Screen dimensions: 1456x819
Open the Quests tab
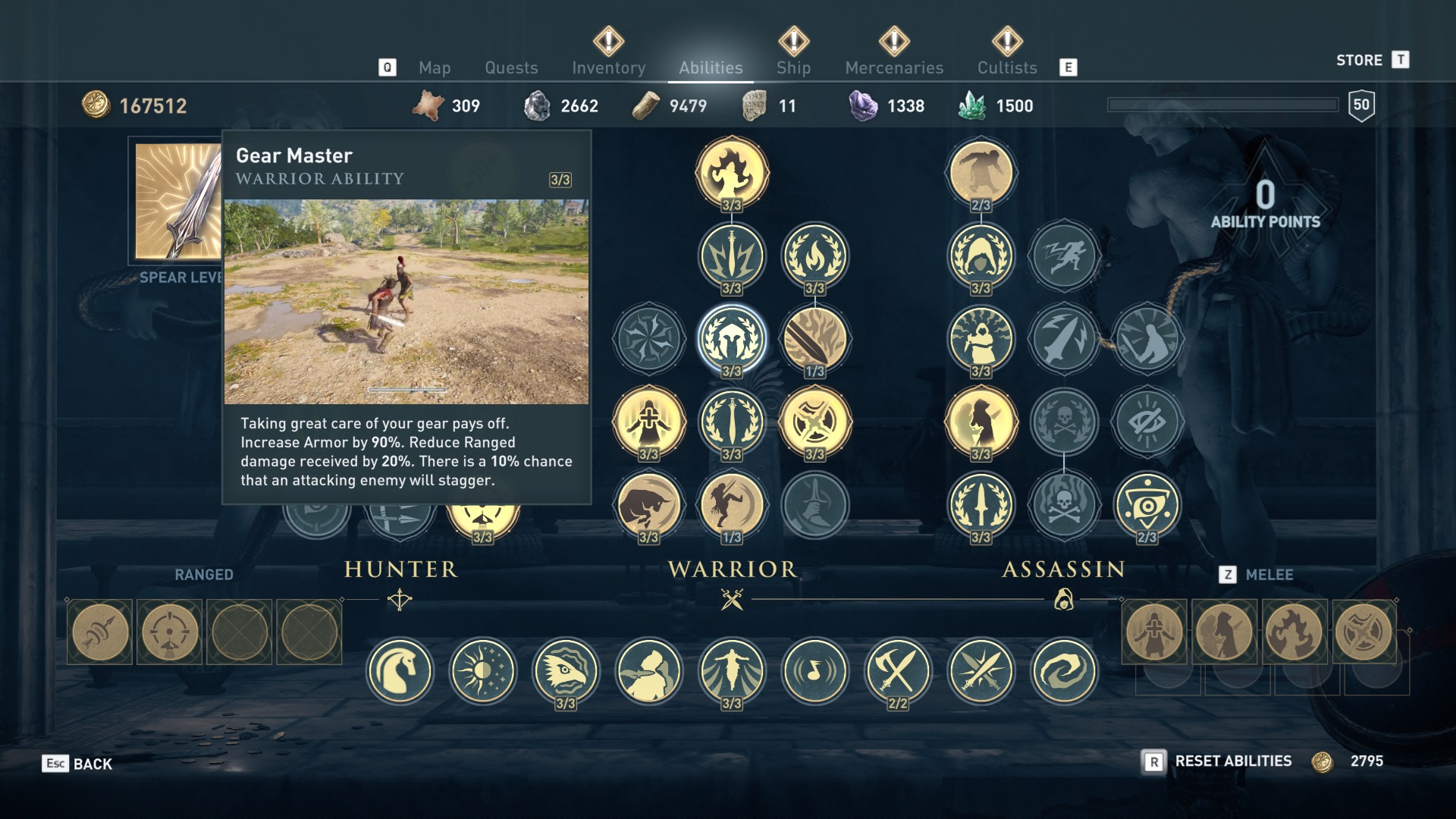point(511,67)
